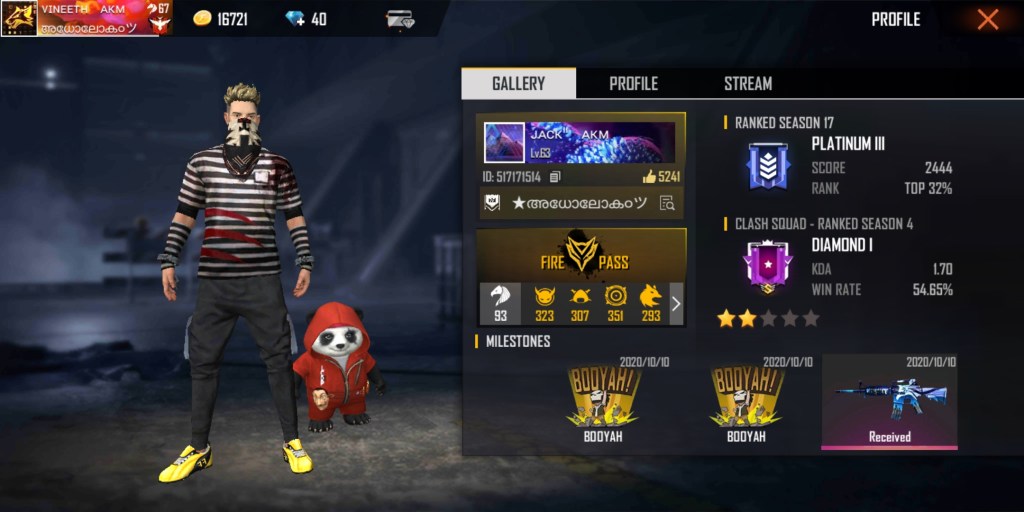Screen dimensions: 1024x512
Task: Show more Fire Pass badges with the arrow
Action: pos(676,303)
